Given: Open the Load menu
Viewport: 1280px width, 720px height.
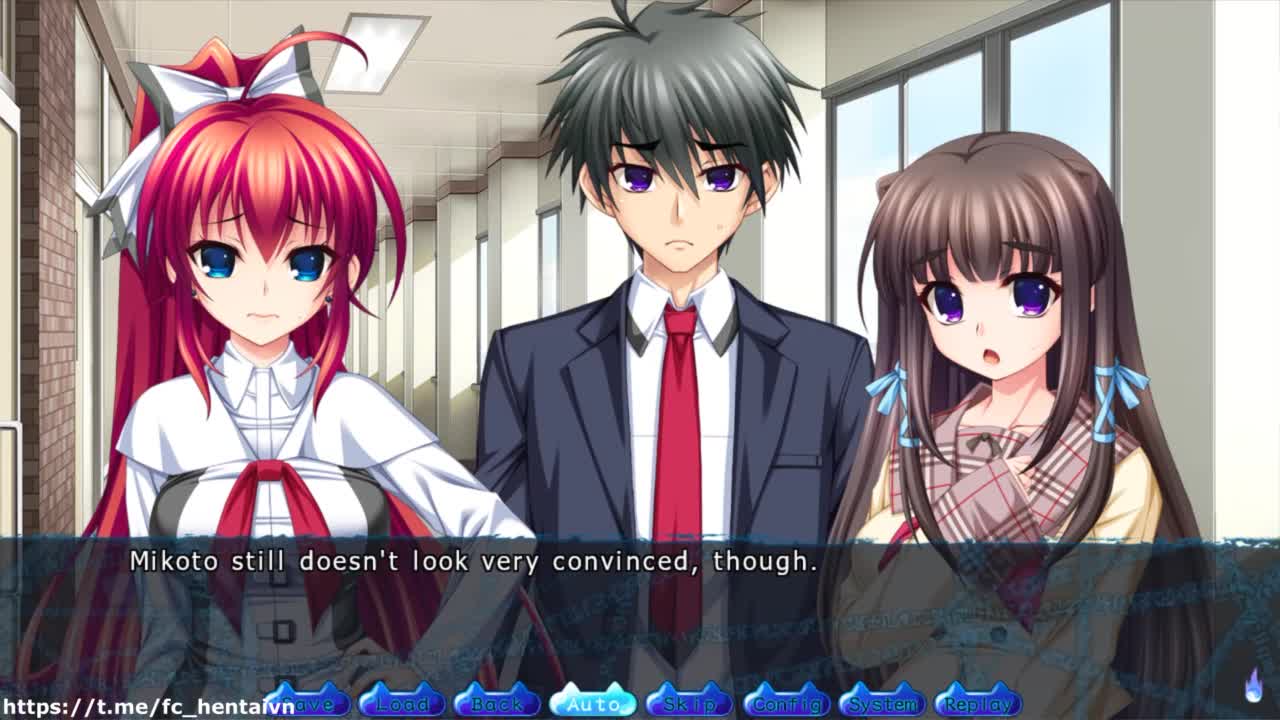Looking at the screenshot, I should [x=402, y=703].
